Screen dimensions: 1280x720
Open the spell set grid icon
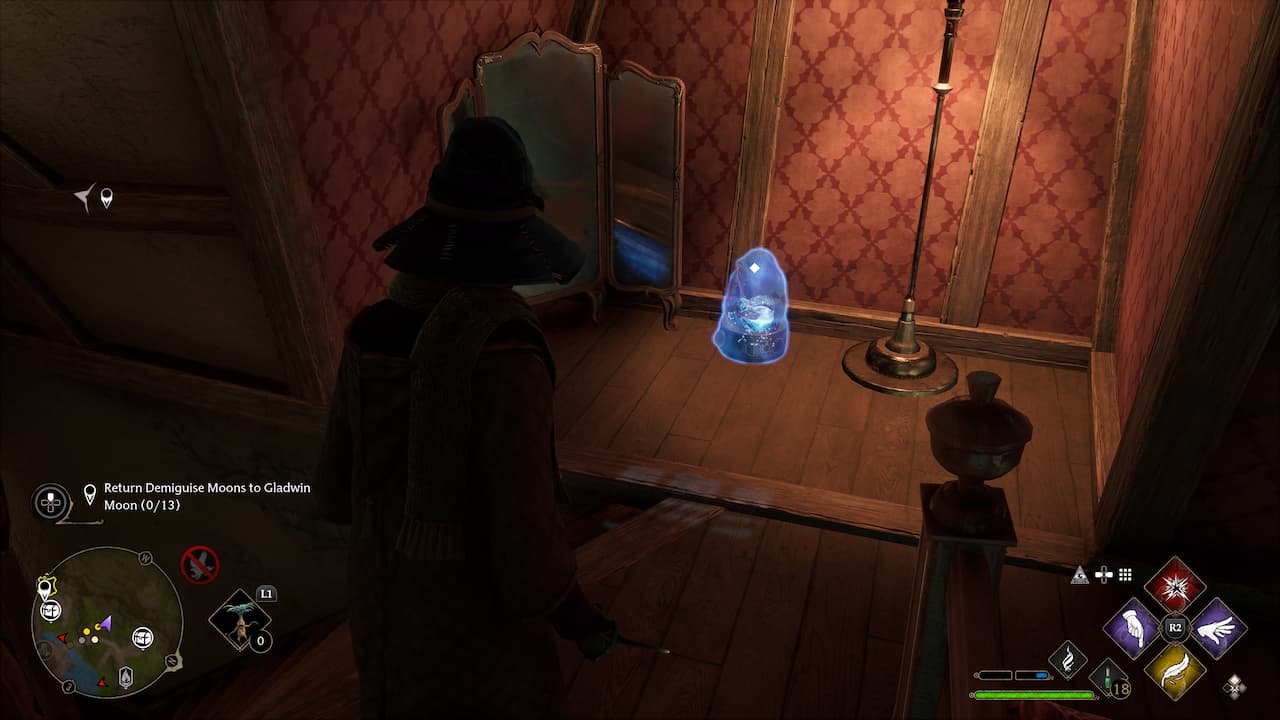(1124, 573)
